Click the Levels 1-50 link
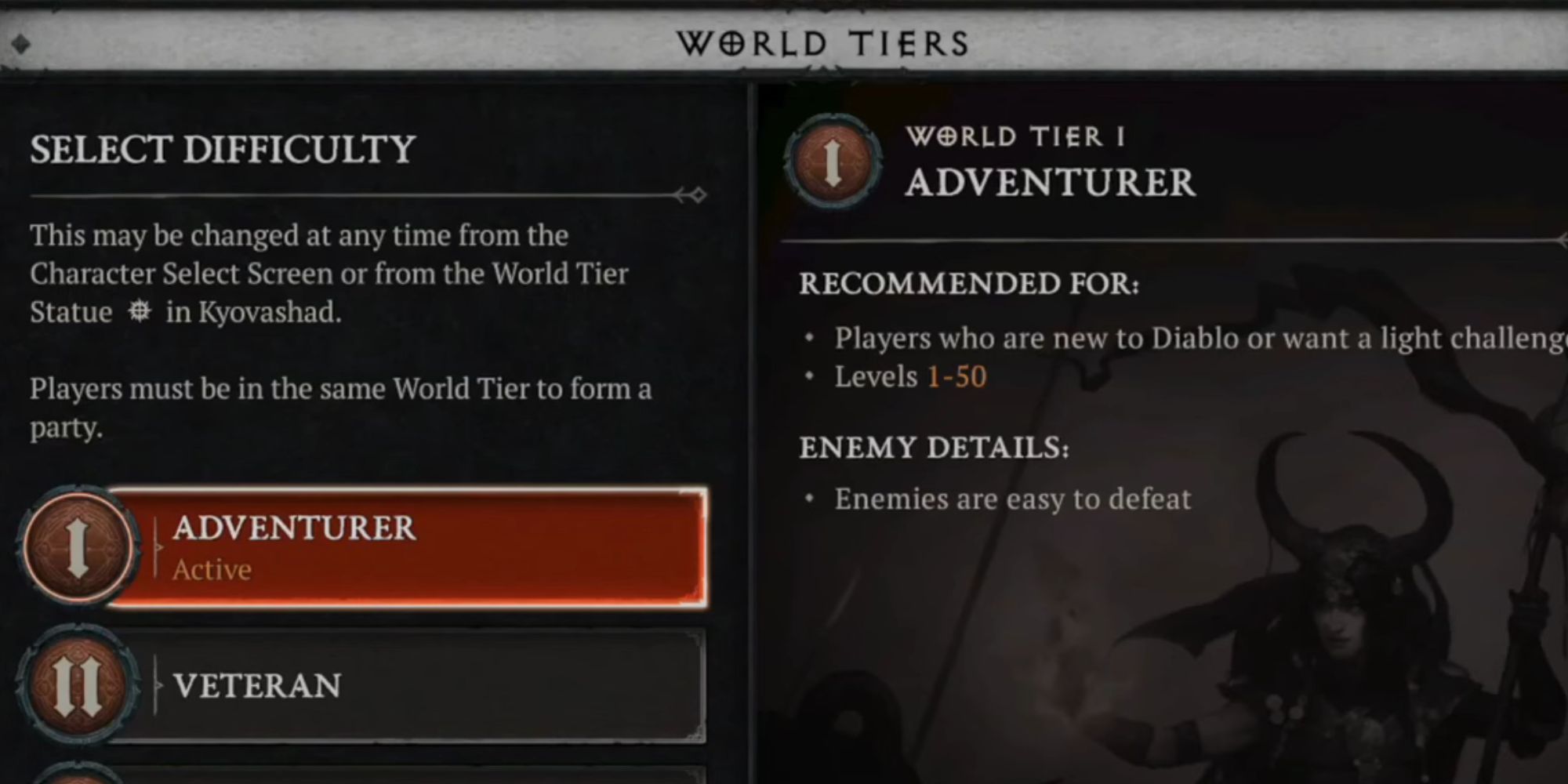Viewport: 1568px width, 784px height. coord(957,377)
